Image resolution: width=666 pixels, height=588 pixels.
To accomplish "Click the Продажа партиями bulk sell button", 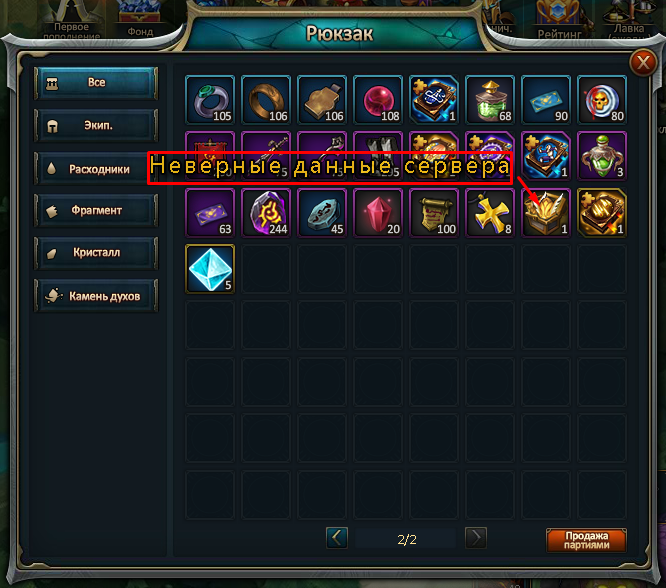I will (x=586, y=540).
